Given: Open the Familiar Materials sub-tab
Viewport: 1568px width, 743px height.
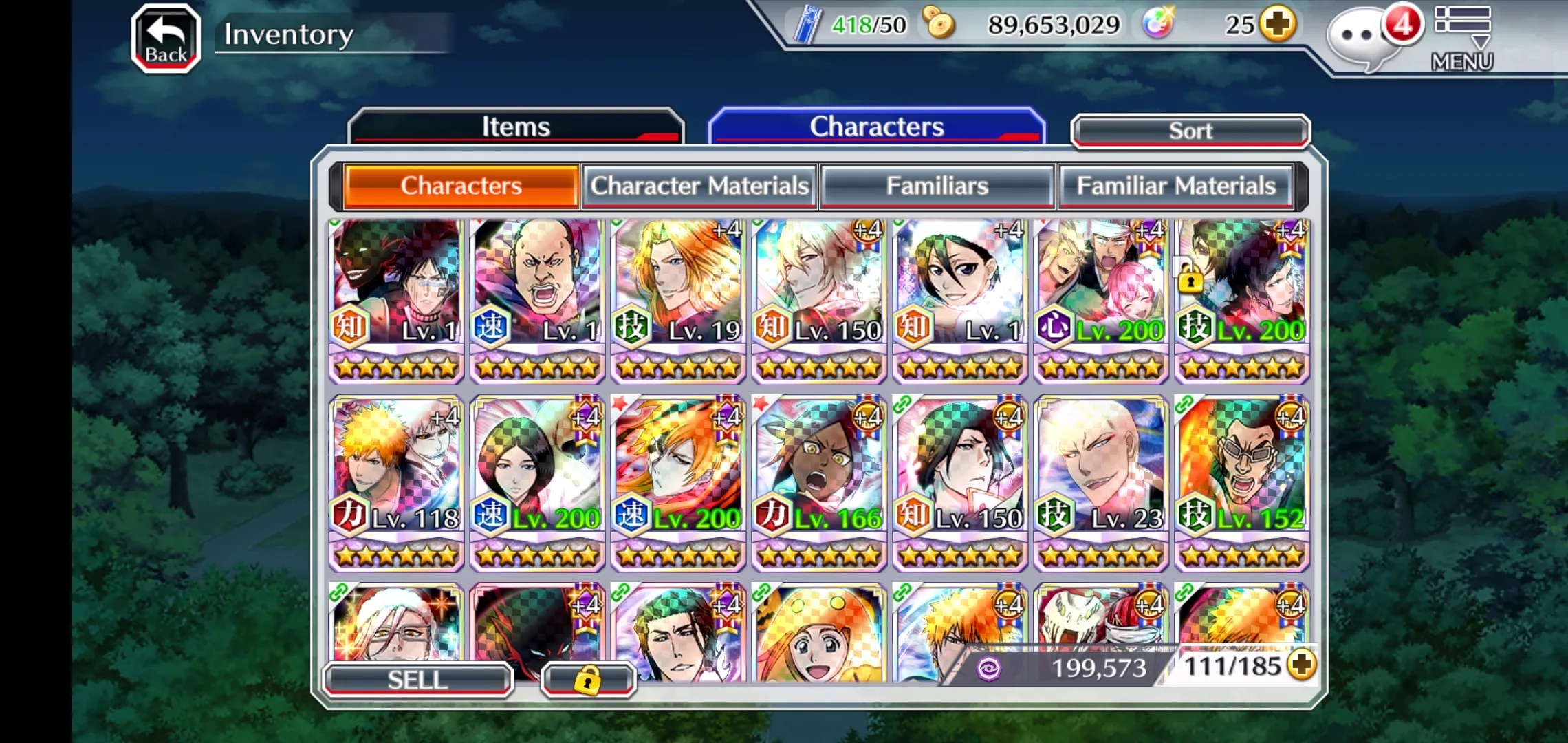Looking at the screenshot, I should pyautogui.click(x=1175, y=186).
